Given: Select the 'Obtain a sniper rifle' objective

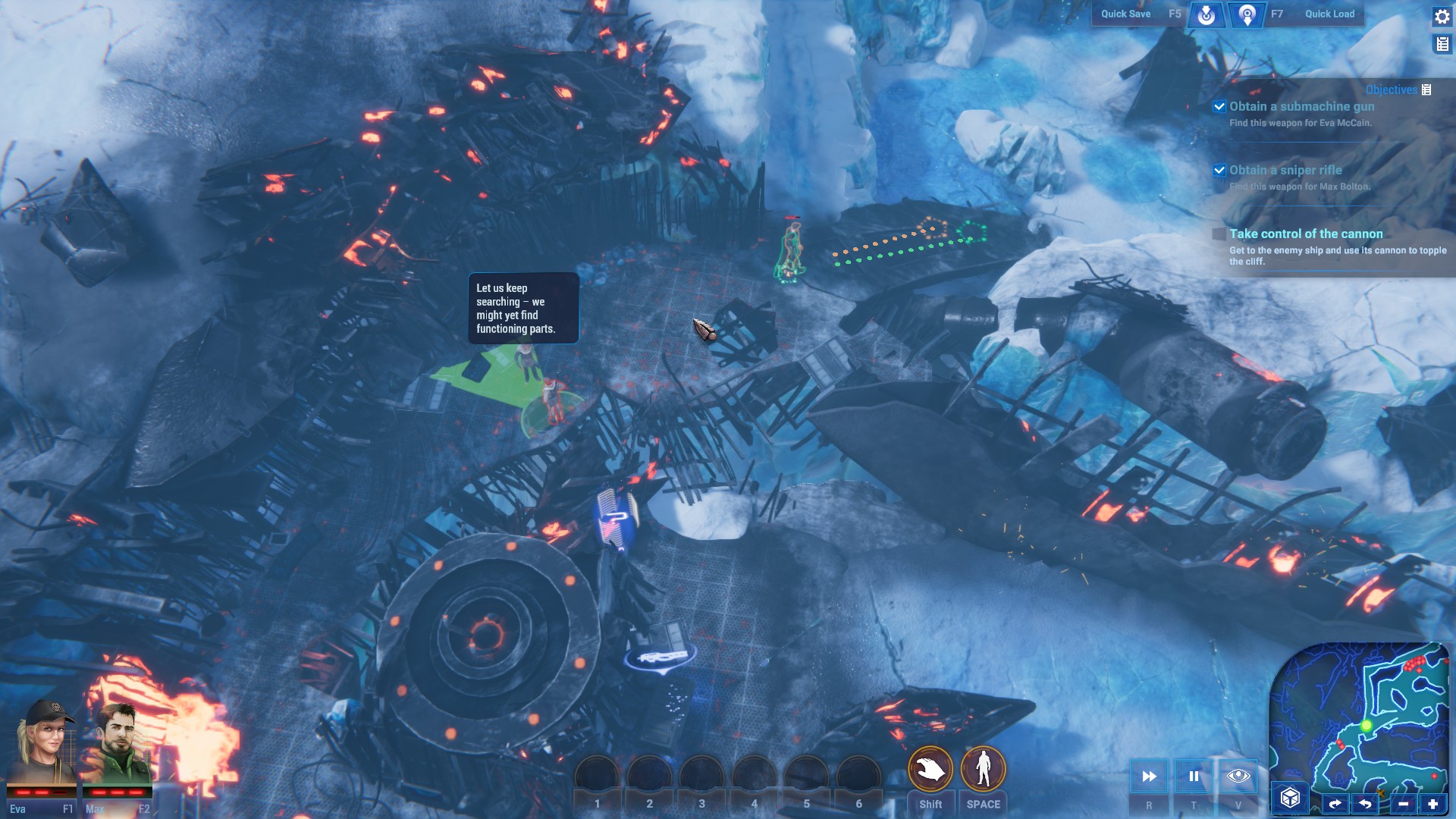Looking at the screenshot, I should (1285, 171).
